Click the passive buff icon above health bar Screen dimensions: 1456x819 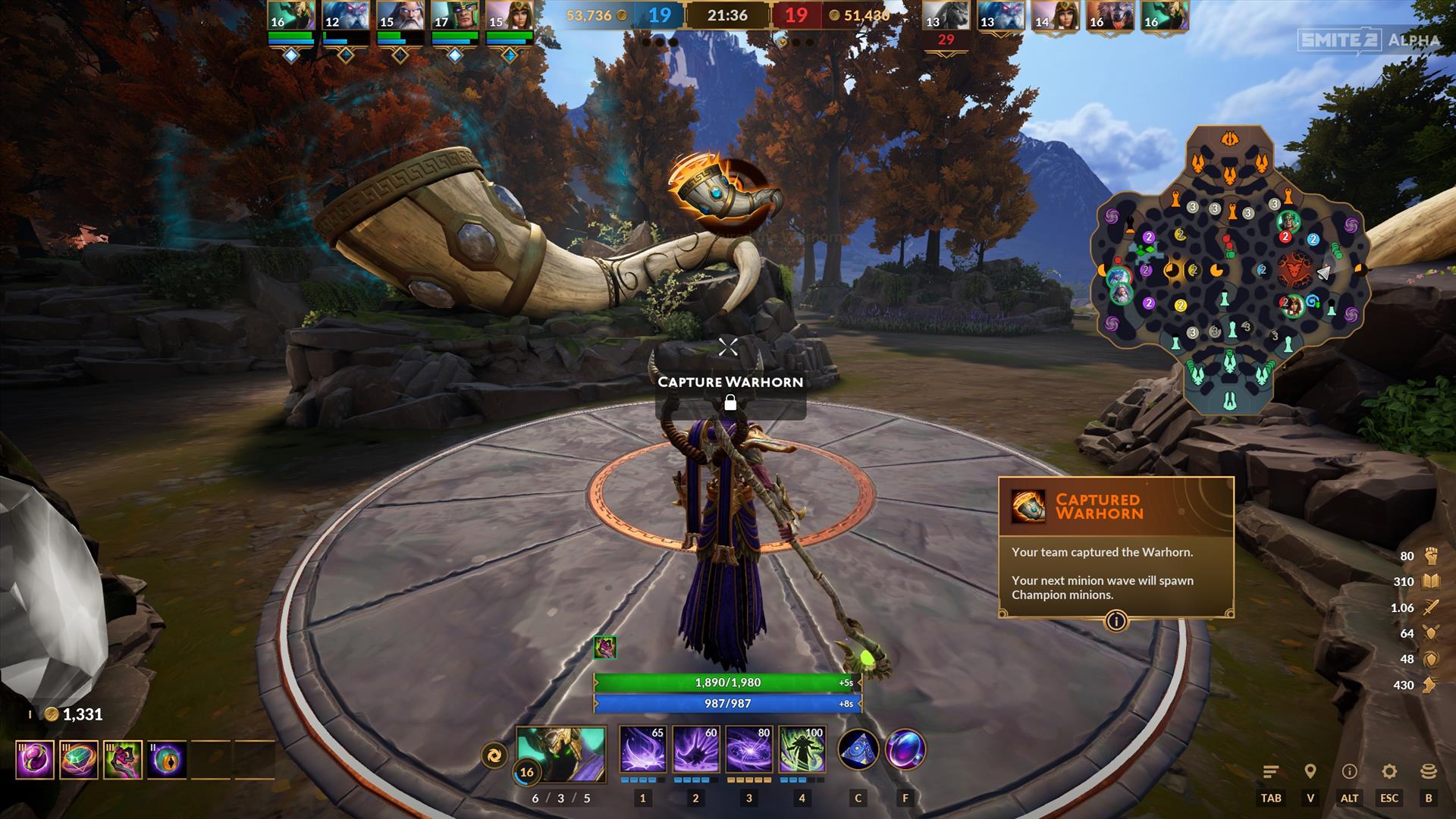pos(604,648)
